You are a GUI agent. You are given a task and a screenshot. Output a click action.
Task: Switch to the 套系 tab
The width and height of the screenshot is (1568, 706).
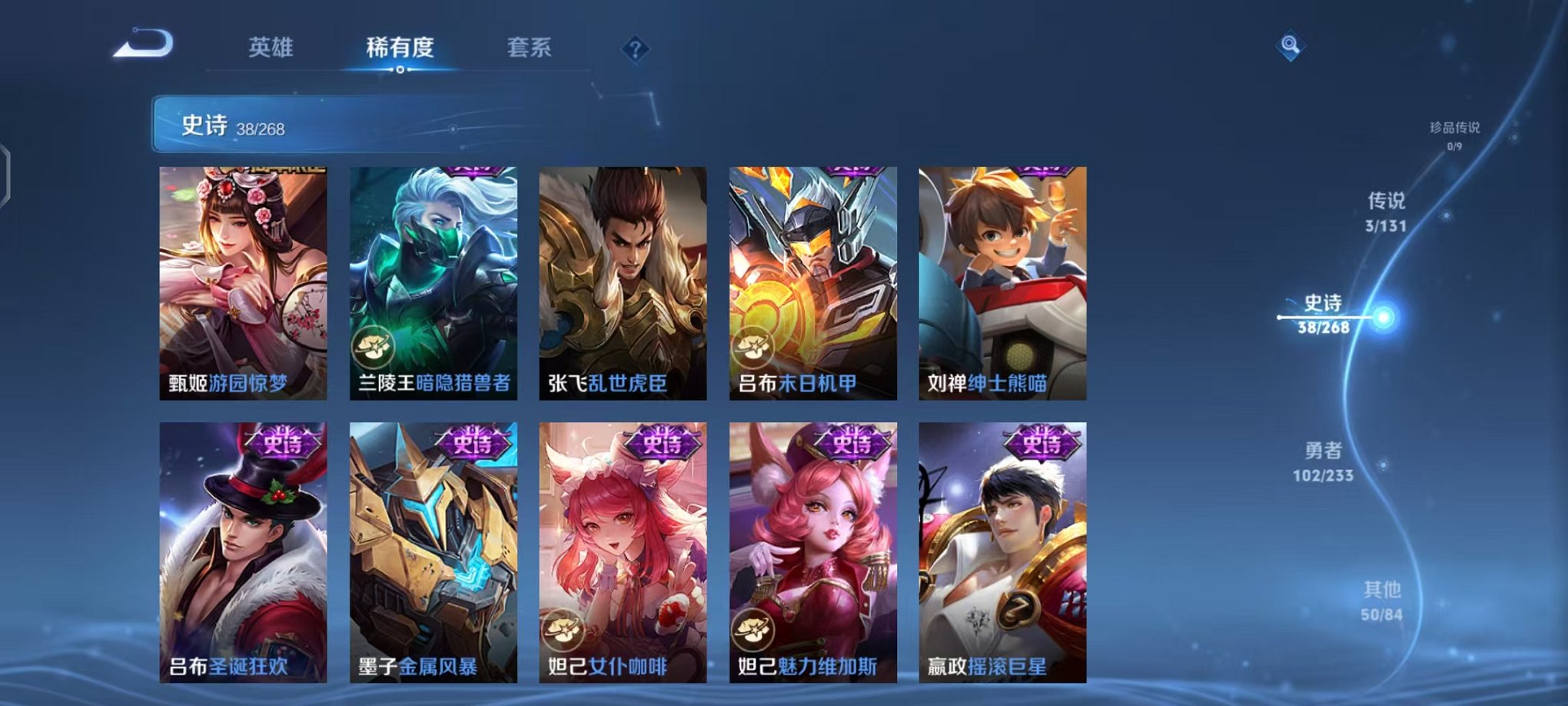pos(537,48)
